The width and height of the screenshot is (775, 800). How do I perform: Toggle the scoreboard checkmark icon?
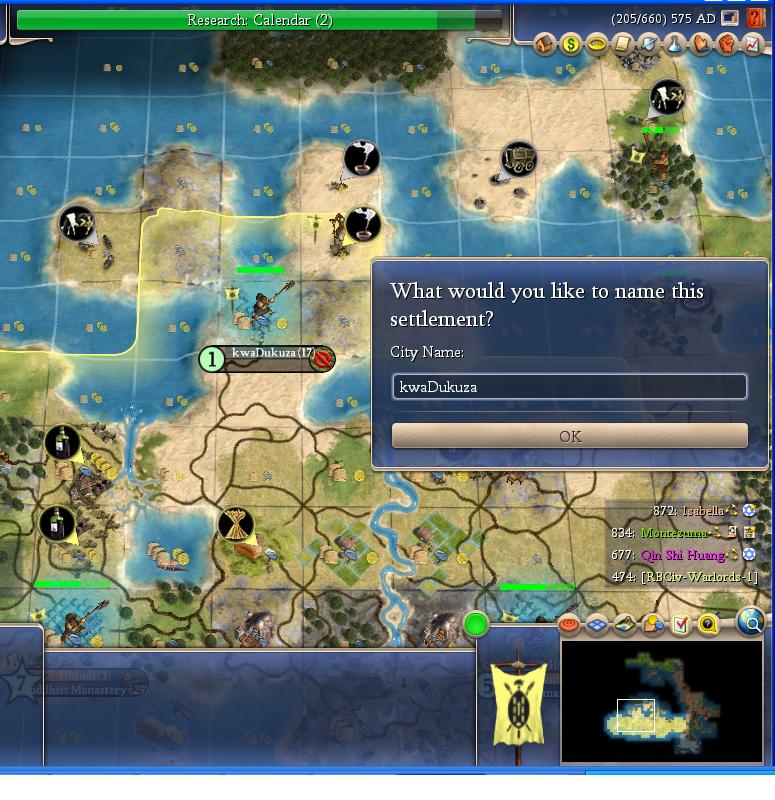[x=680, y=625]
